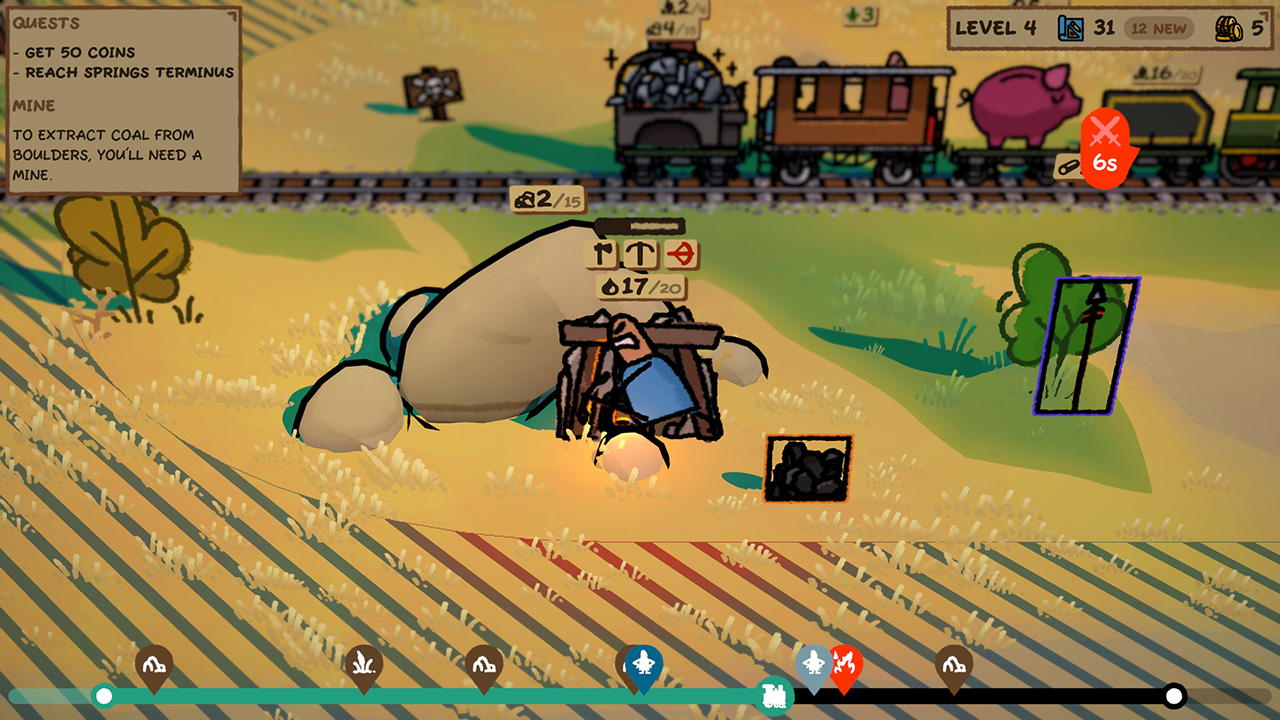The width and height of the screenshot is (1280, 720).
Task: Select the pickaxe tool above the mine
Action: point(638,253)
